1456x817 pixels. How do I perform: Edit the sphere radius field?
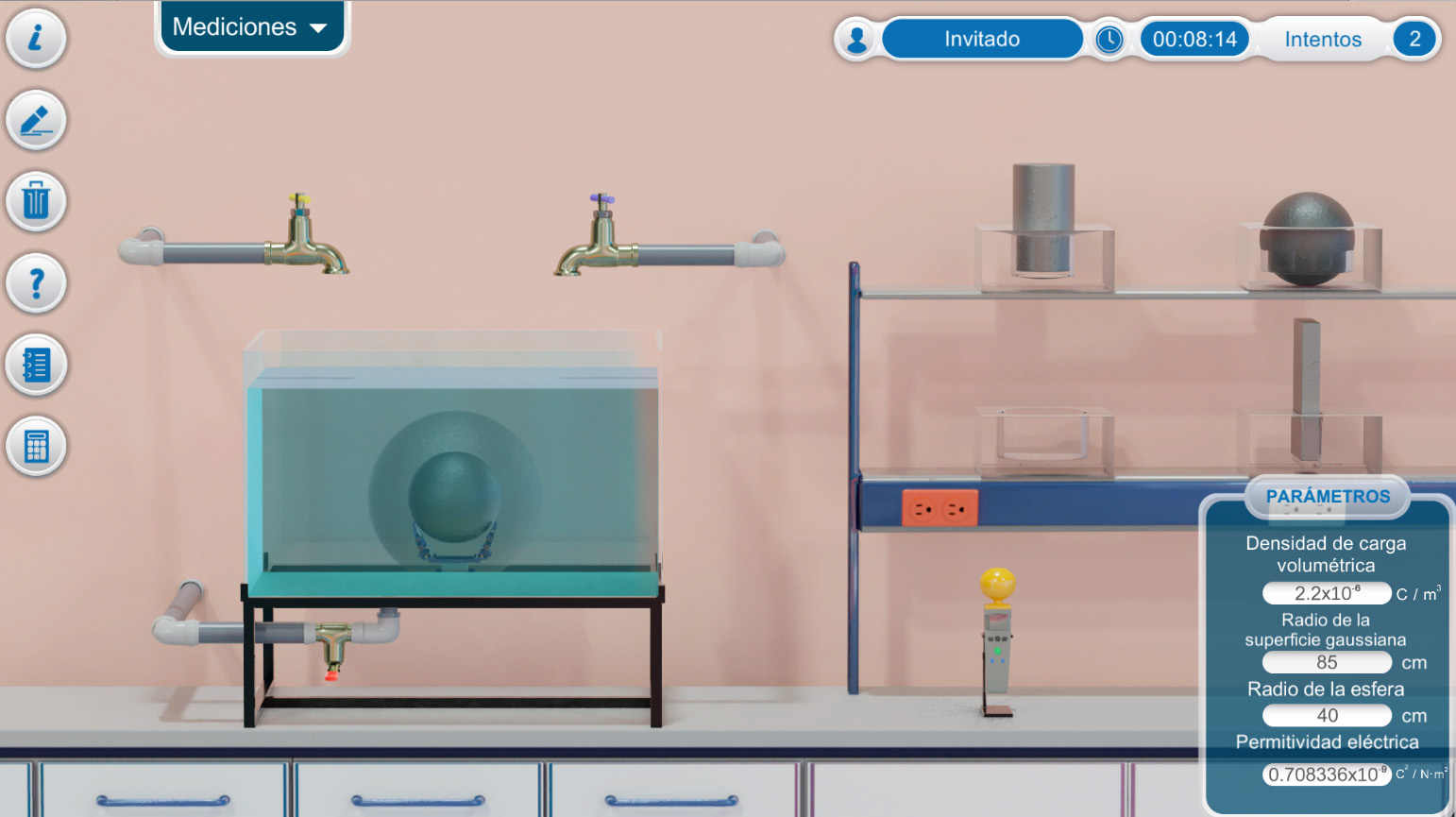pyautogui.click(x=1327, y=716)
